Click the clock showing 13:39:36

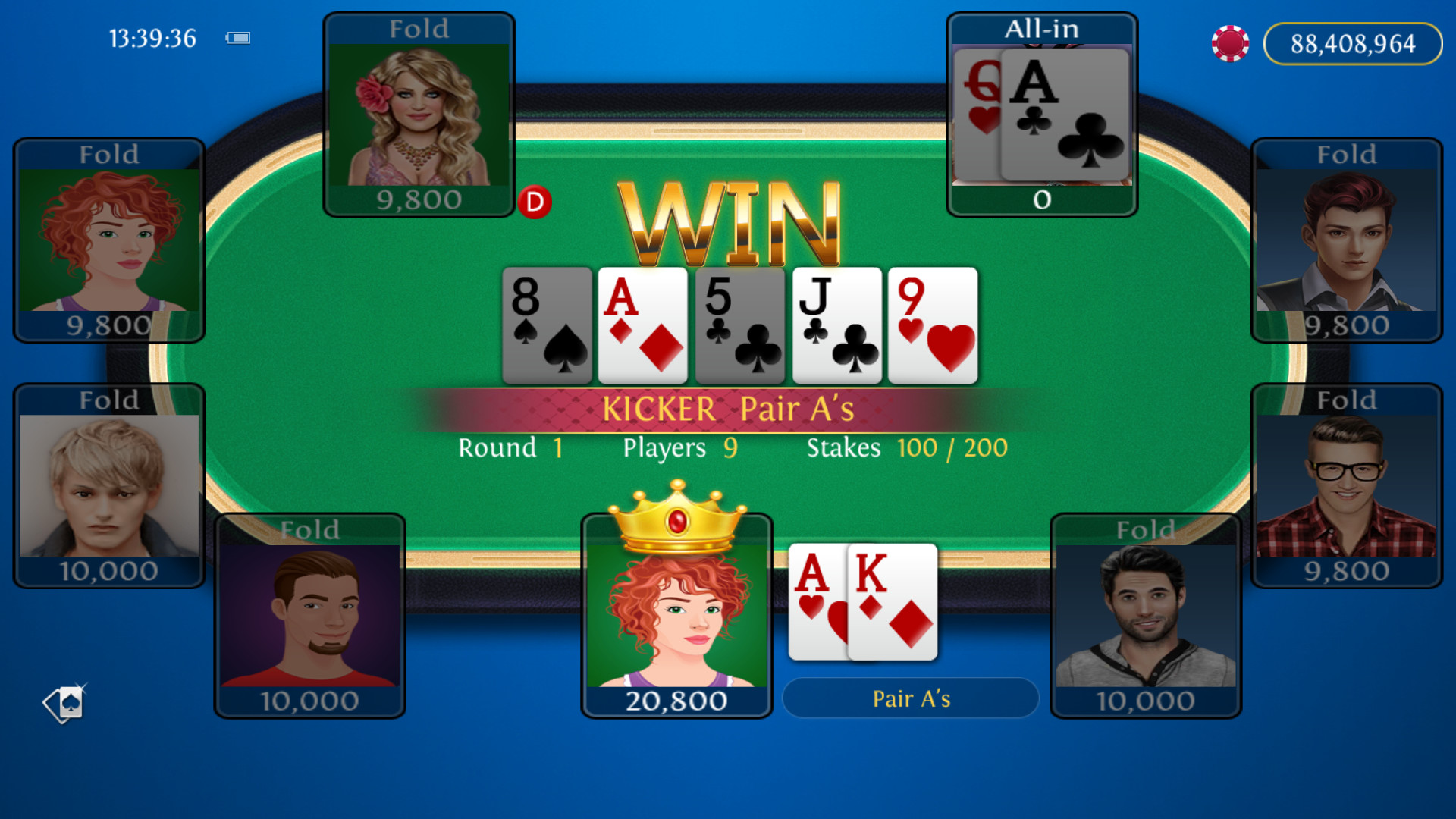(x=152, y=38)
